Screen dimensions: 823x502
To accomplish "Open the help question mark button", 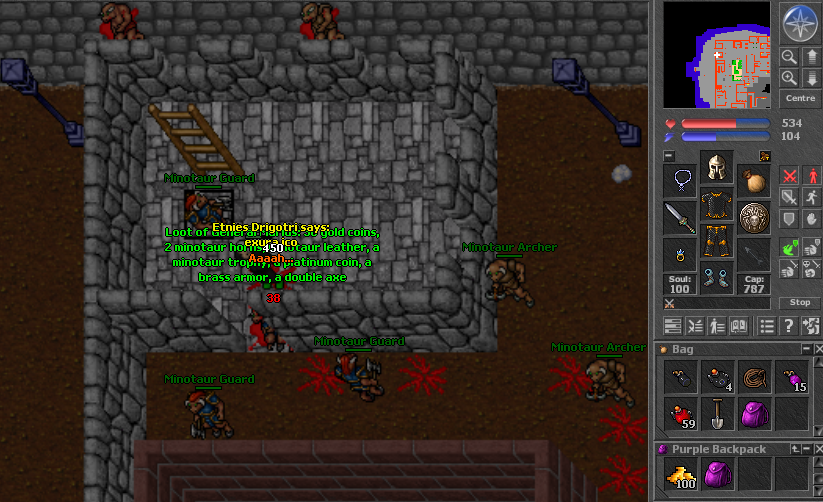I will (x=788, y=325).
